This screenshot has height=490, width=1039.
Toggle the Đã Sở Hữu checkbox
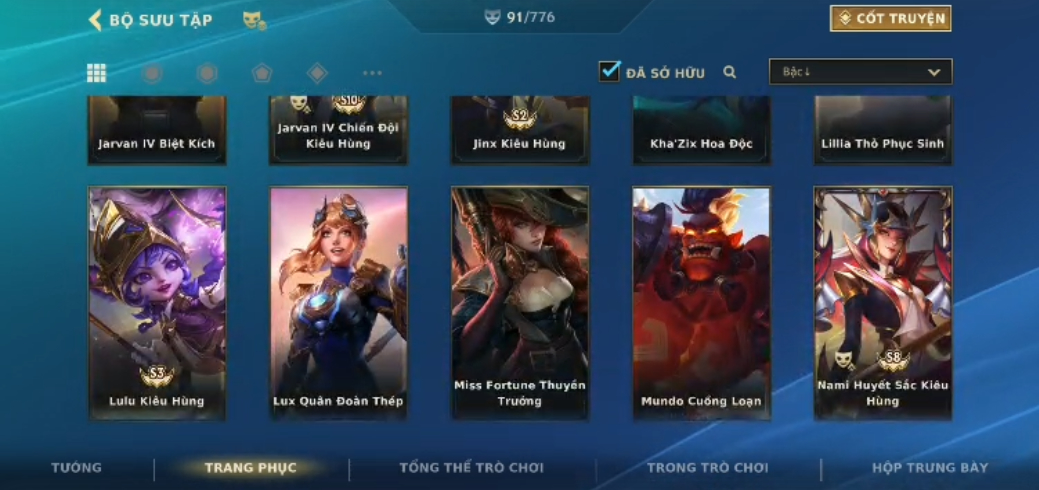pos(609,71)
